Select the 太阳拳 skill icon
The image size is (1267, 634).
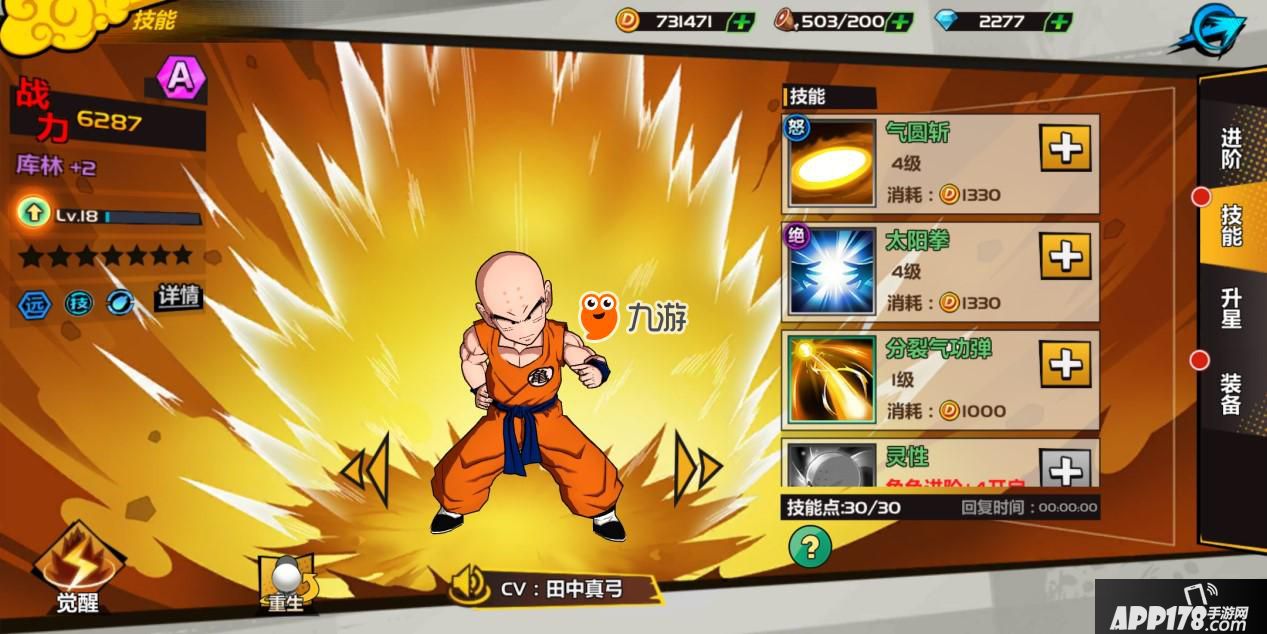point(832,272)
